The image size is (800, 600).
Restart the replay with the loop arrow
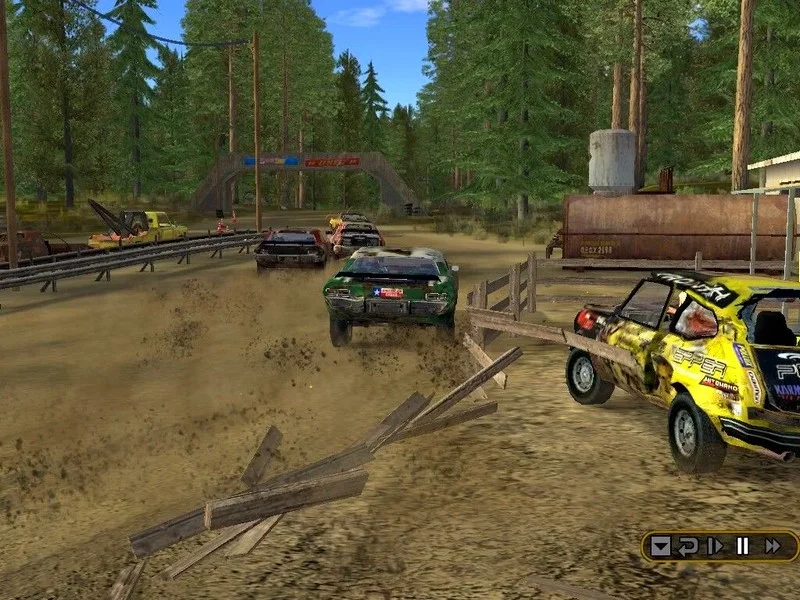tap(688, 546)
